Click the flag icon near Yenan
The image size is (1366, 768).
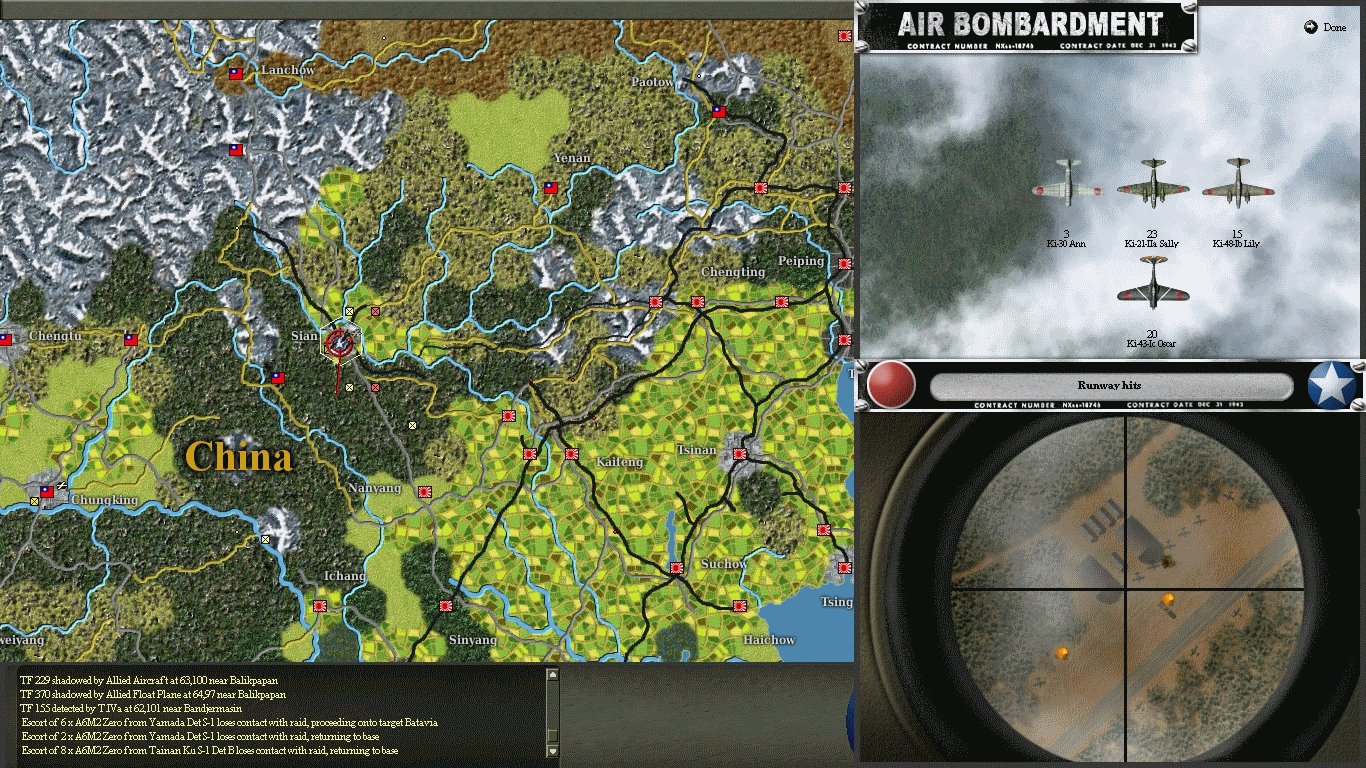pyautogui.click(x=550, y=188)
